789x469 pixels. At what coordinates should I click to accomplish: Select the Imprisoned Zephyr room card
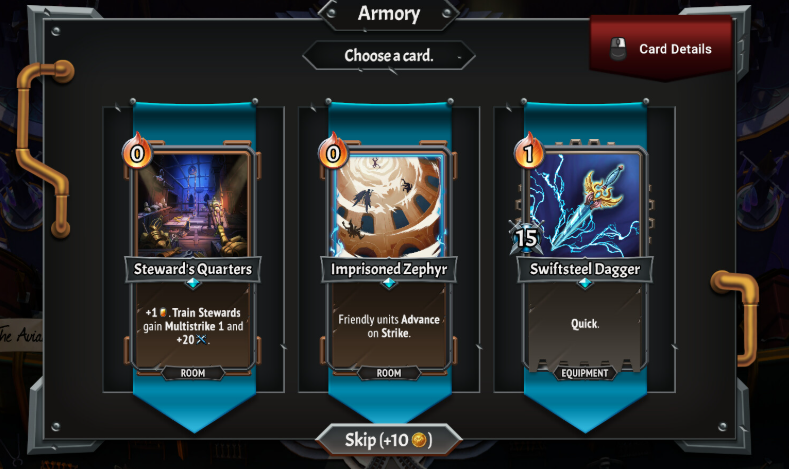coord(388,260)
